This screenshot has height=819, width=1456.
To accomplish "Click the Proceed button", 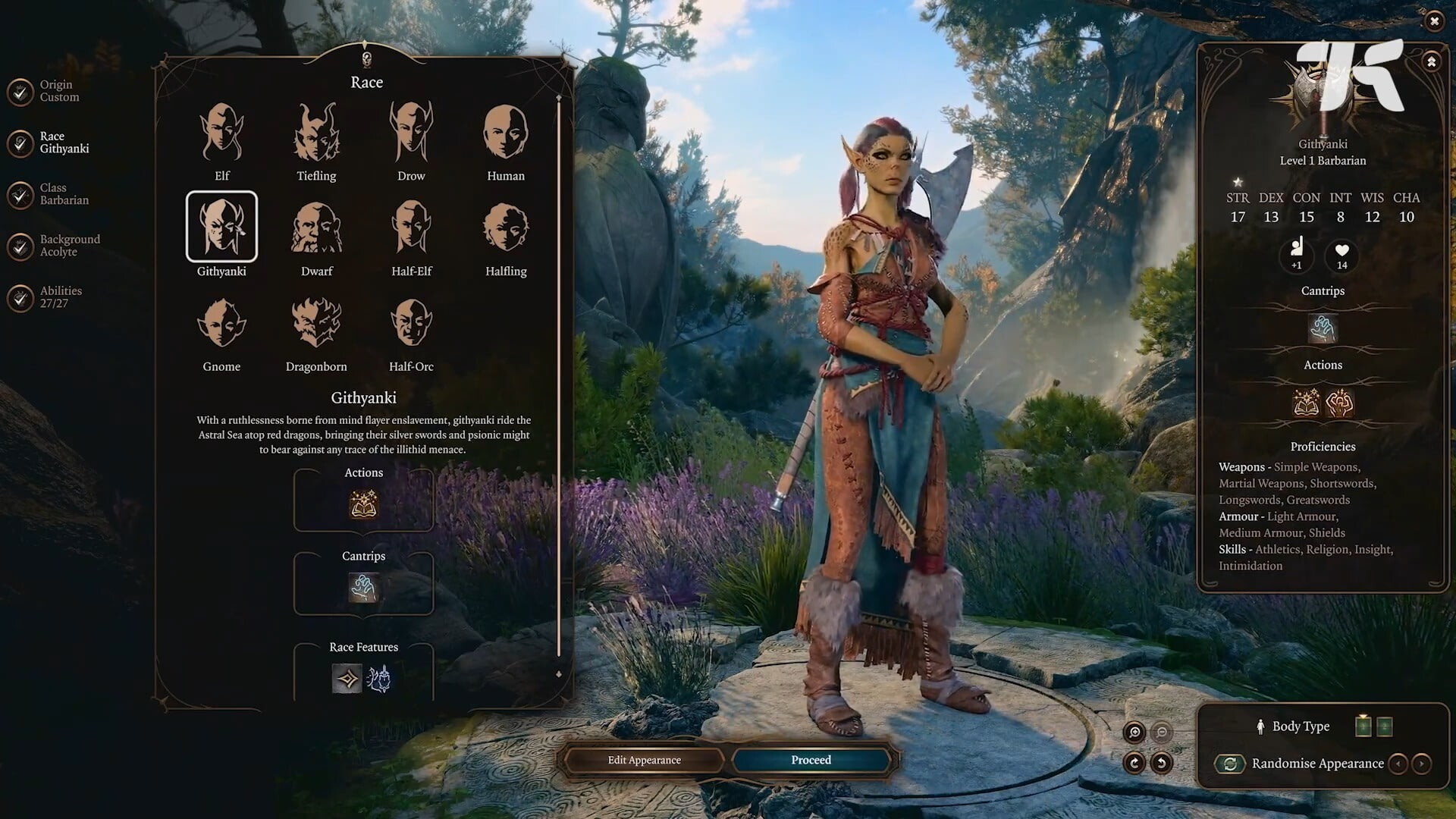I will click(810, 760).
